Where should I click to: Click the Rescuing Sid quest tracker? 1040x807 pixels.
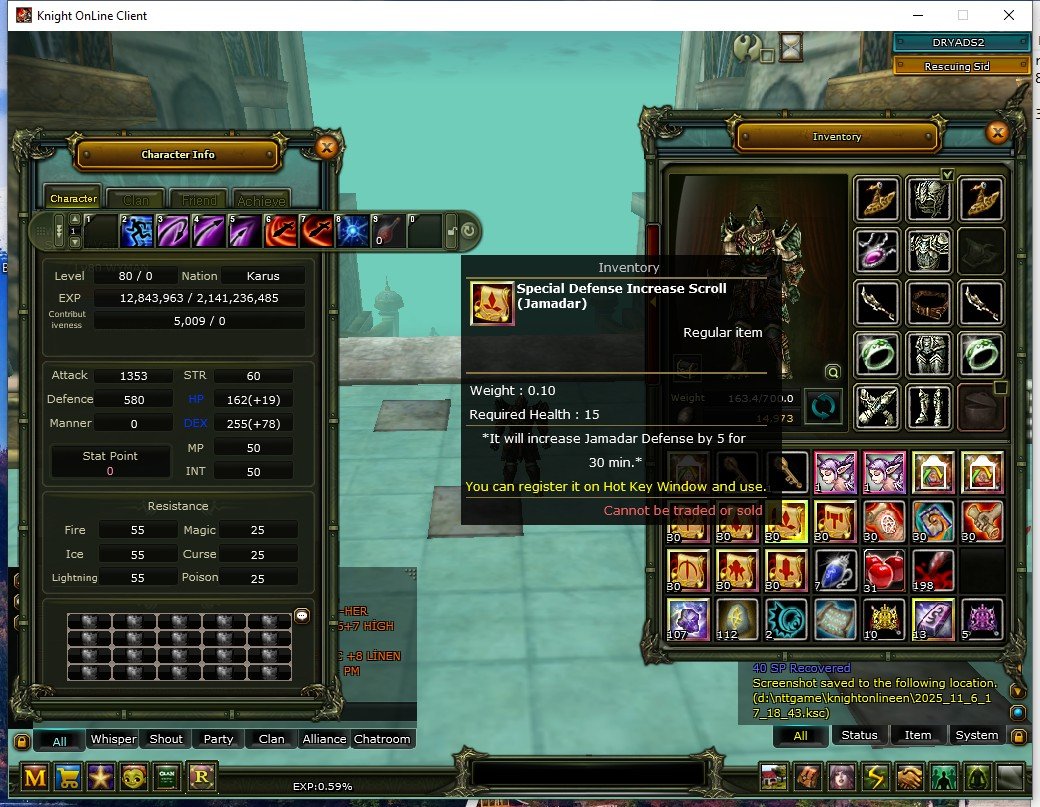click(x=960, y=66)
